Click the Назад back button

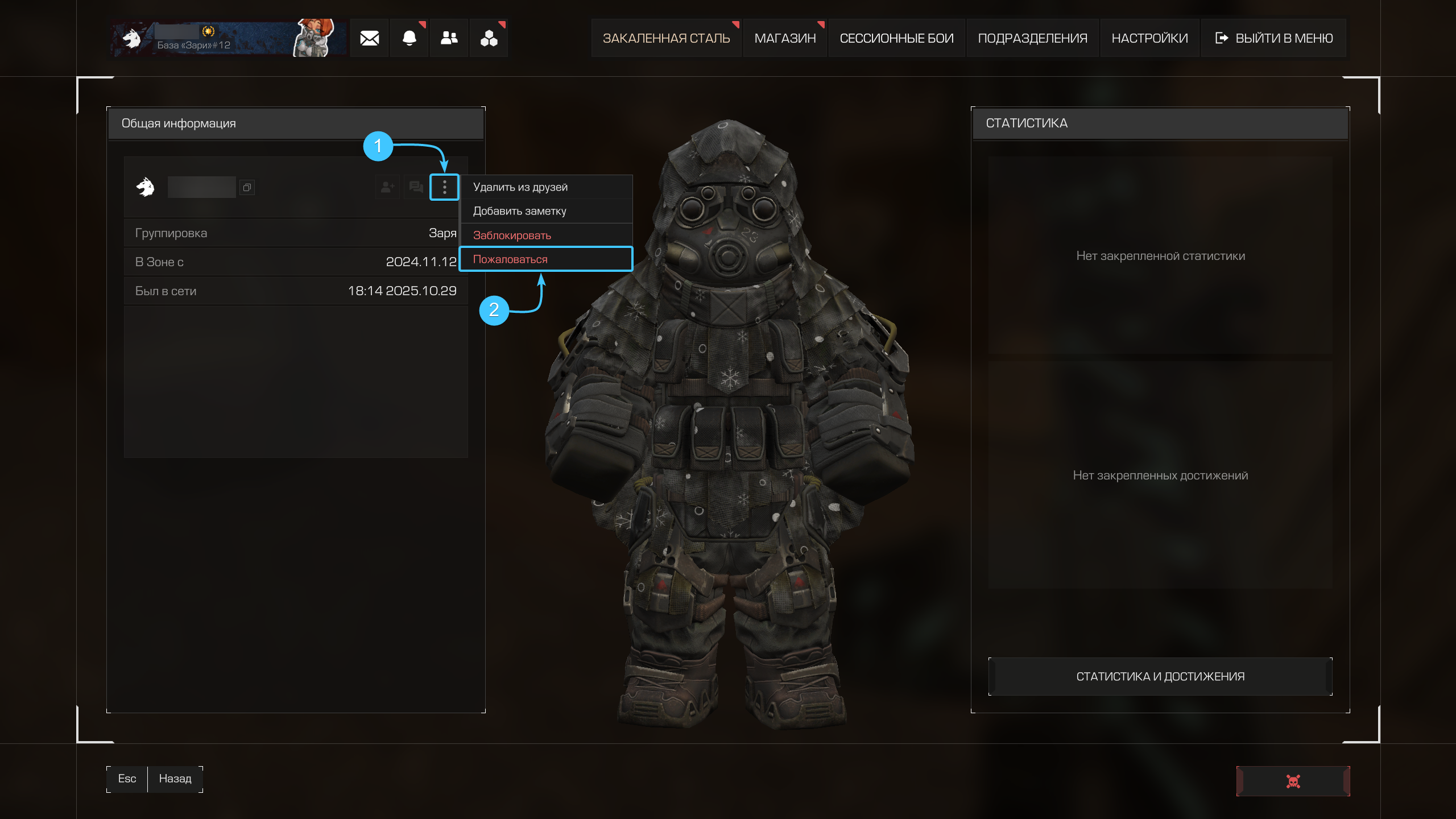coord(175,779)
